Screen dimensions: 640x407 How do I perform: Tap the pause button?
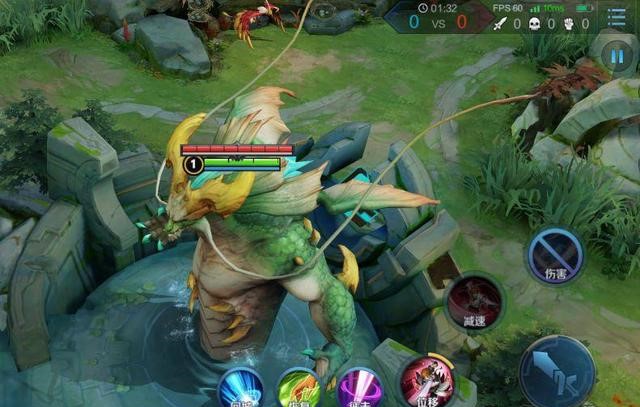click(x=617, y=56)
